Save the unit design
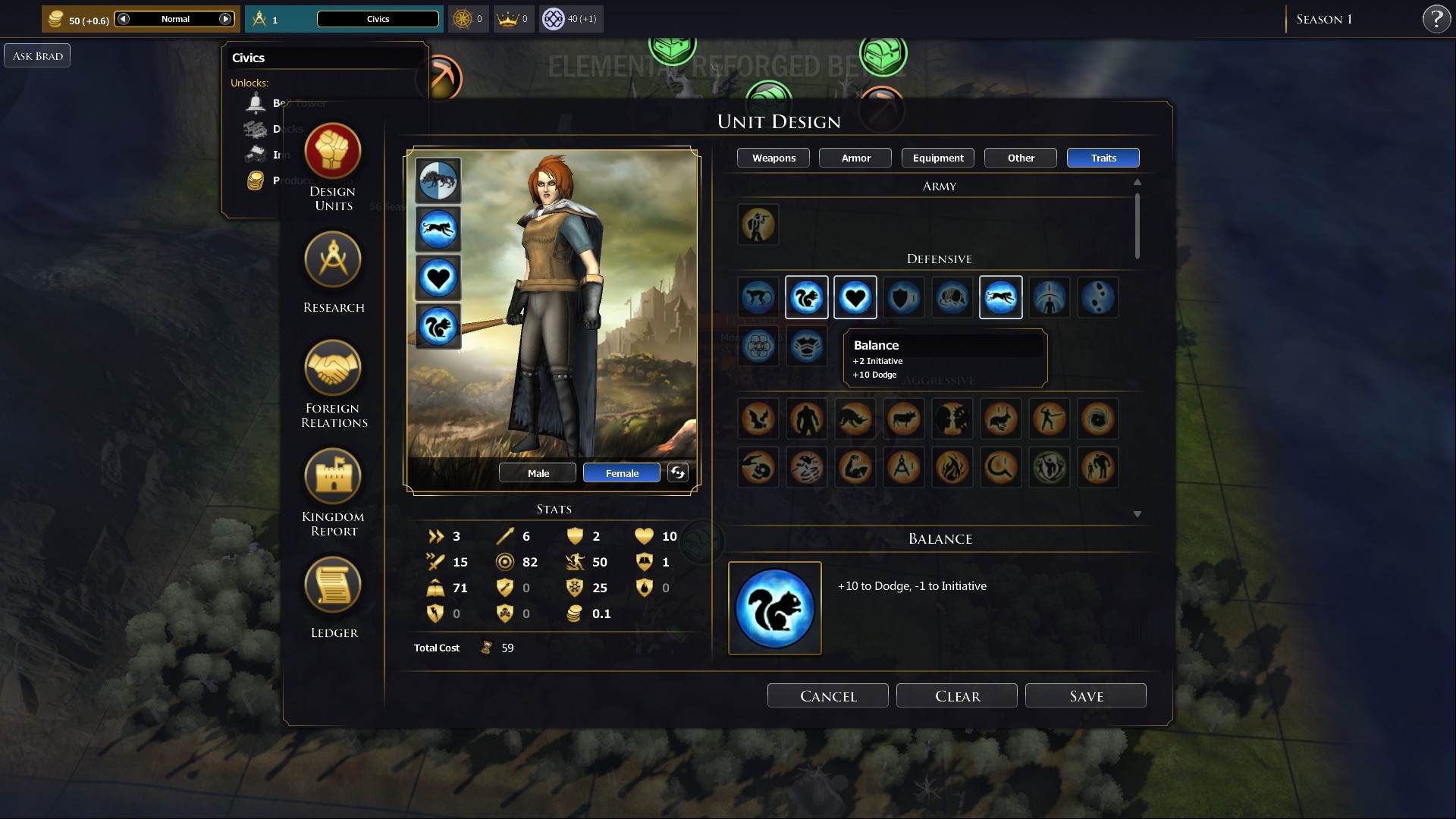The width and height of the screenshot is (1456, 819). (x=1085, y=695)
